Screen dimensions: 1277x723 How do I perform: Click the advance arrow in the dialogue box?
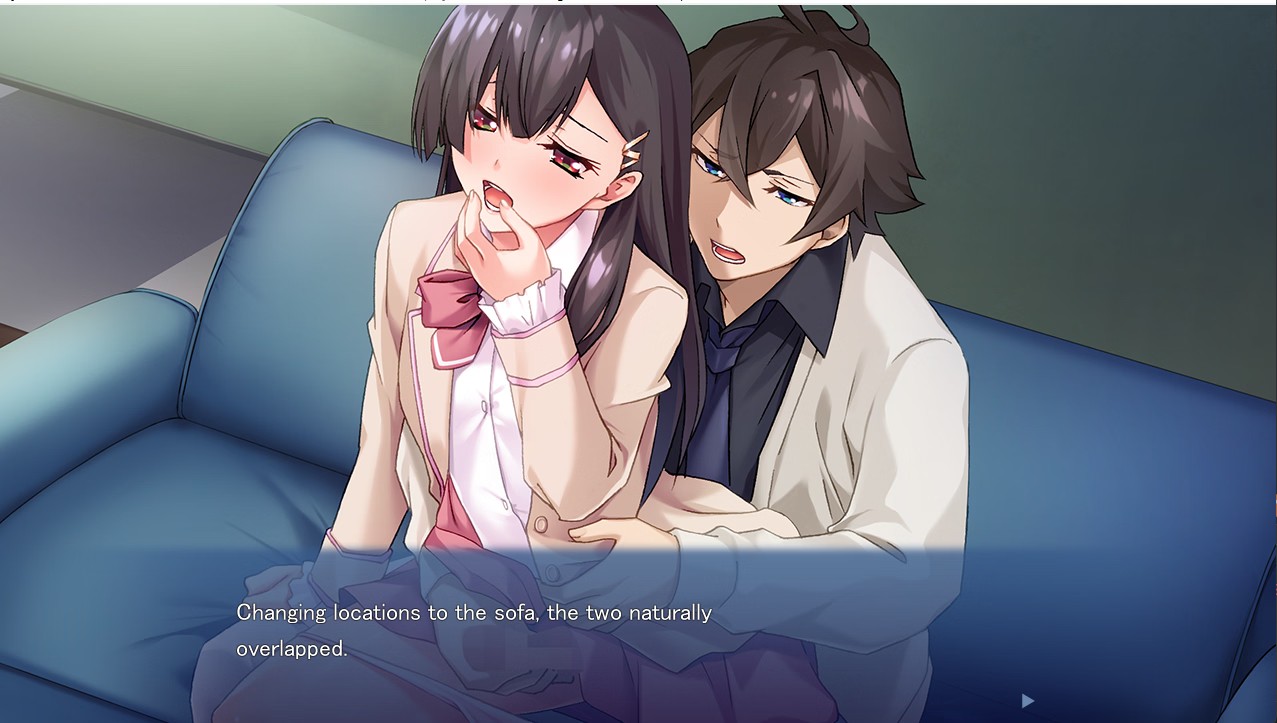coord(1027,701)
